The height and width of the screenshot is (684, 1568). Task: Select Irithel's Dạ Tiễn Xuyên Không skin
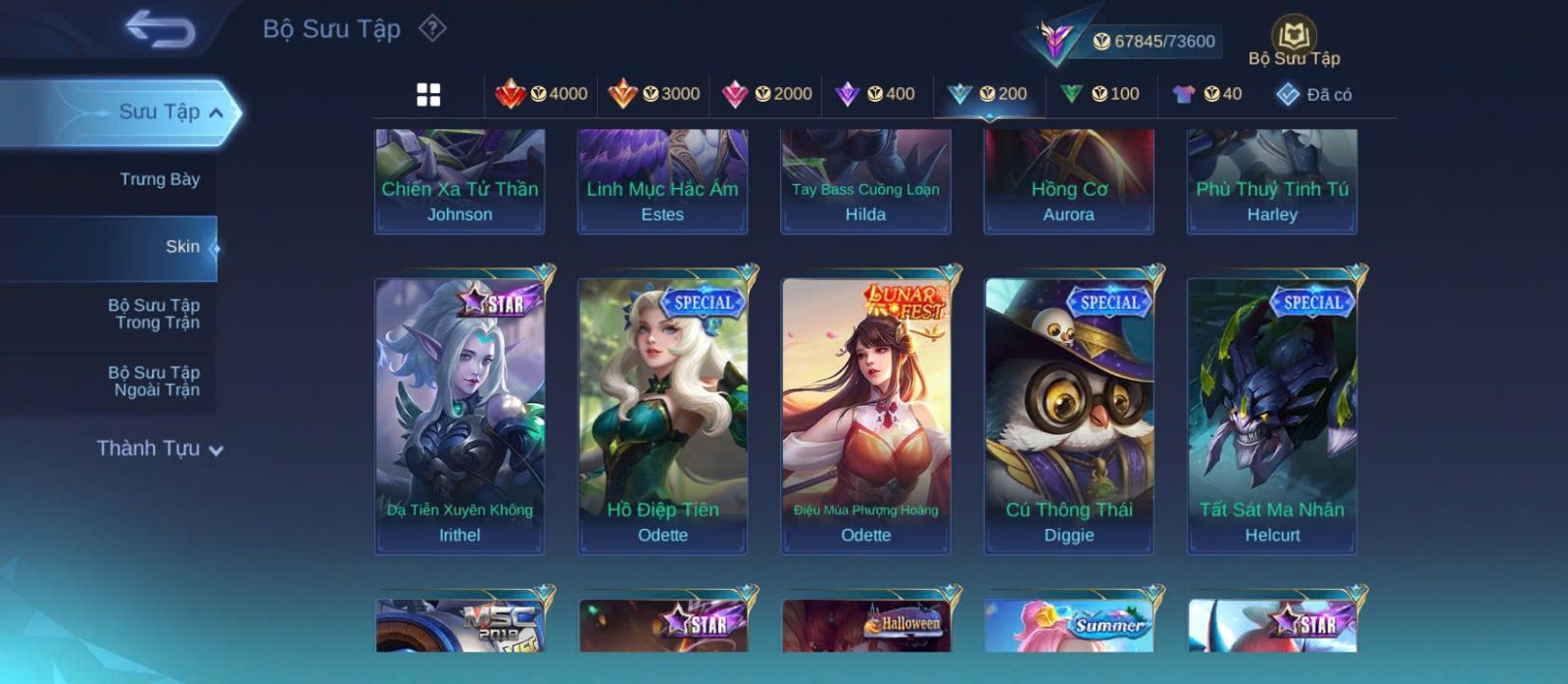tap(460, 415)
